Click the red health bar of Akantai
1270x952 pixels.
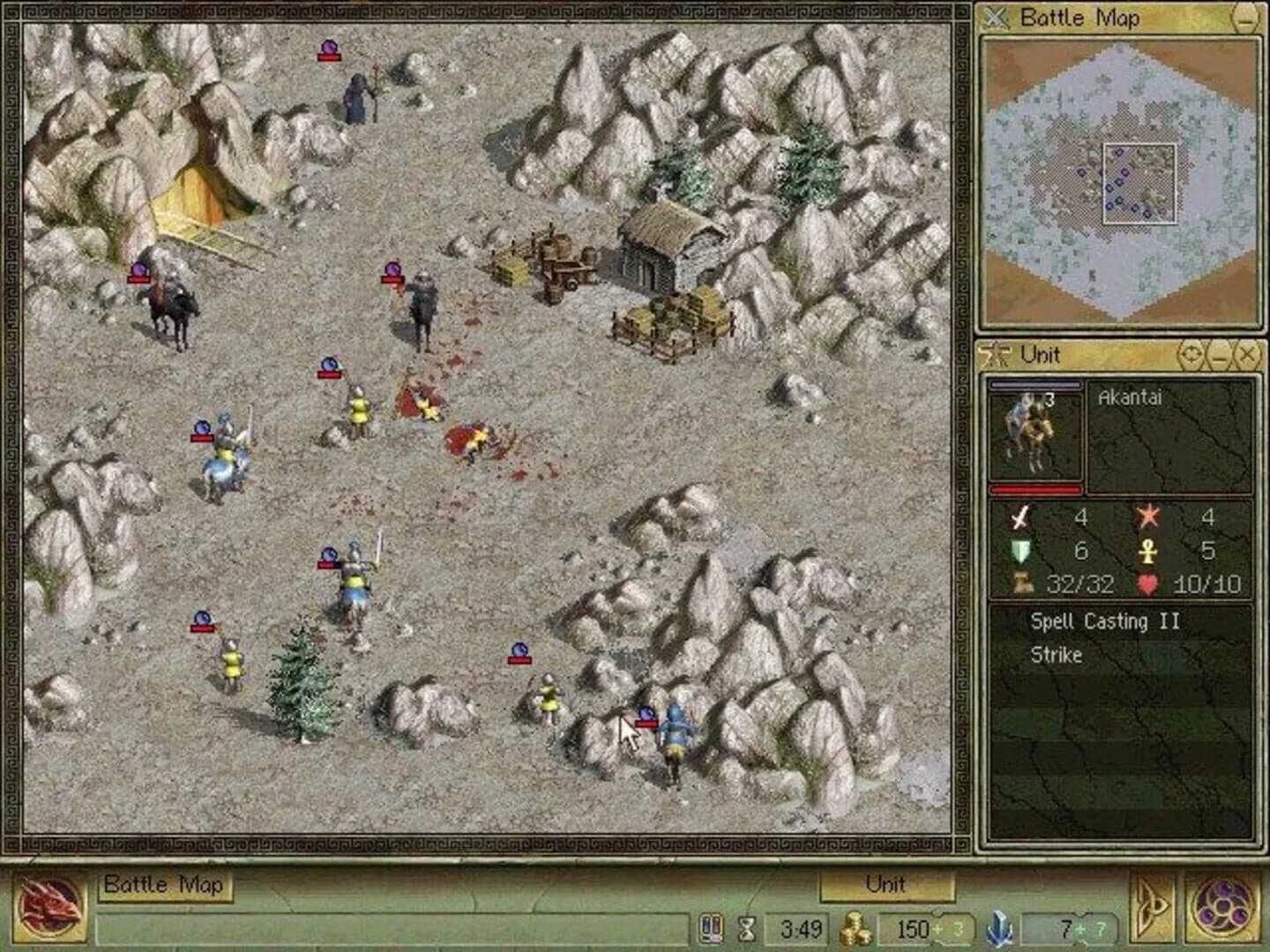click(1036, 490)
